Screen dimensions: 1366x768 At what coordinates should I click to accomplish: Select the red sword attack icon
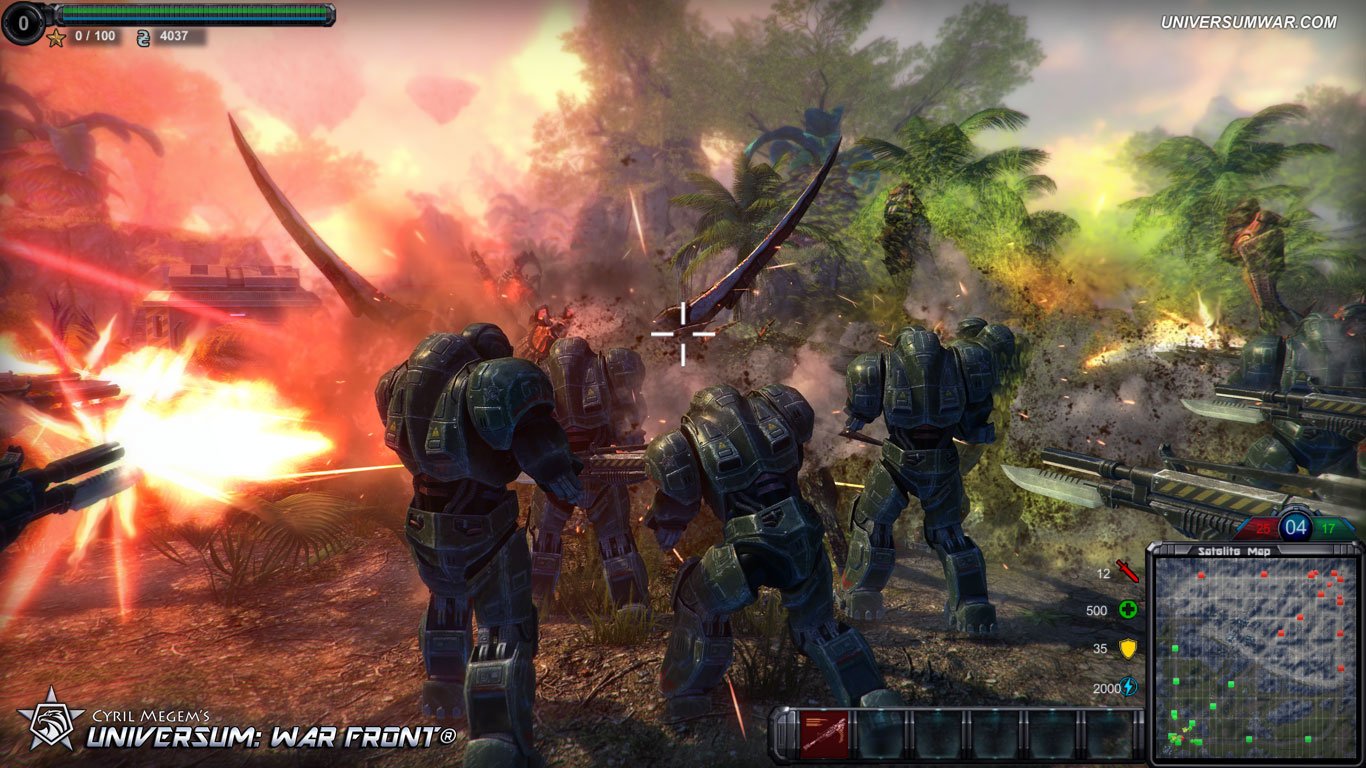1127,571
